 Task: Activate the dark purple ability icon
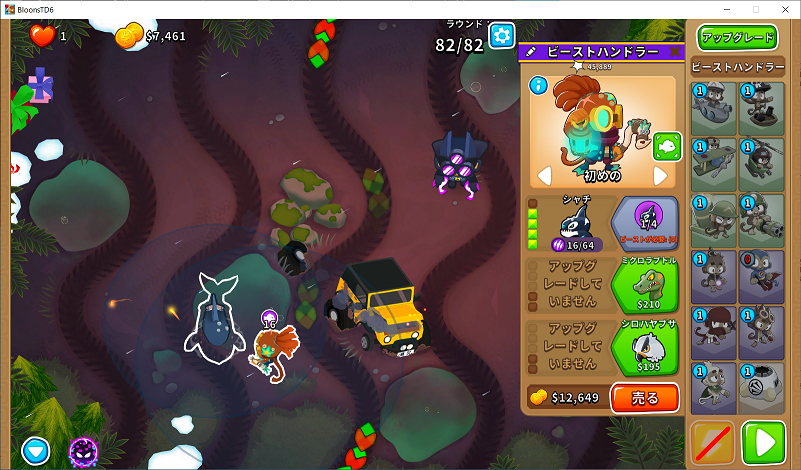pyautogui.click(x=83, y=451)
